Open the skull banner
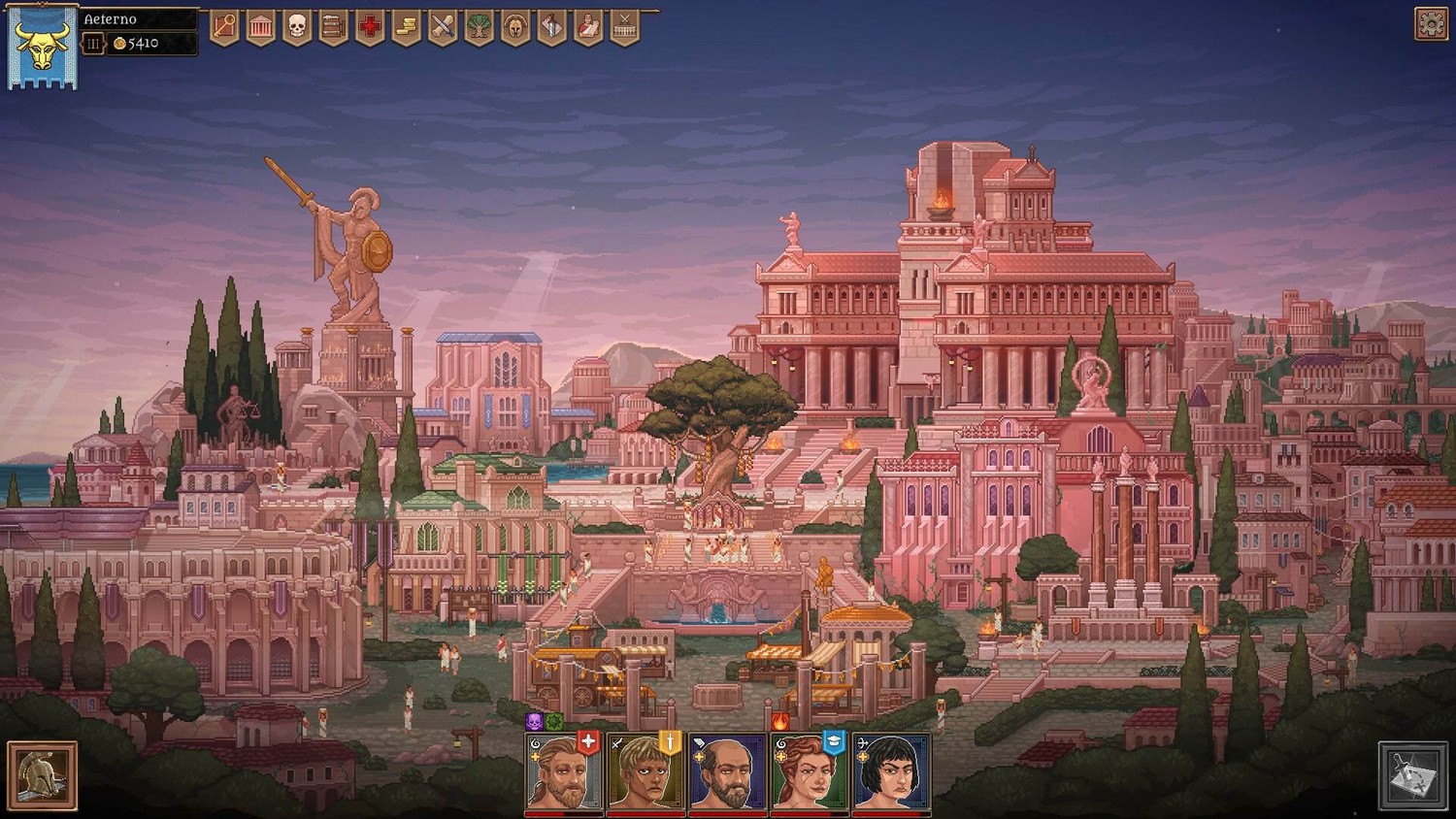Screen dimensions: 1456x819 tap(297, 27)
